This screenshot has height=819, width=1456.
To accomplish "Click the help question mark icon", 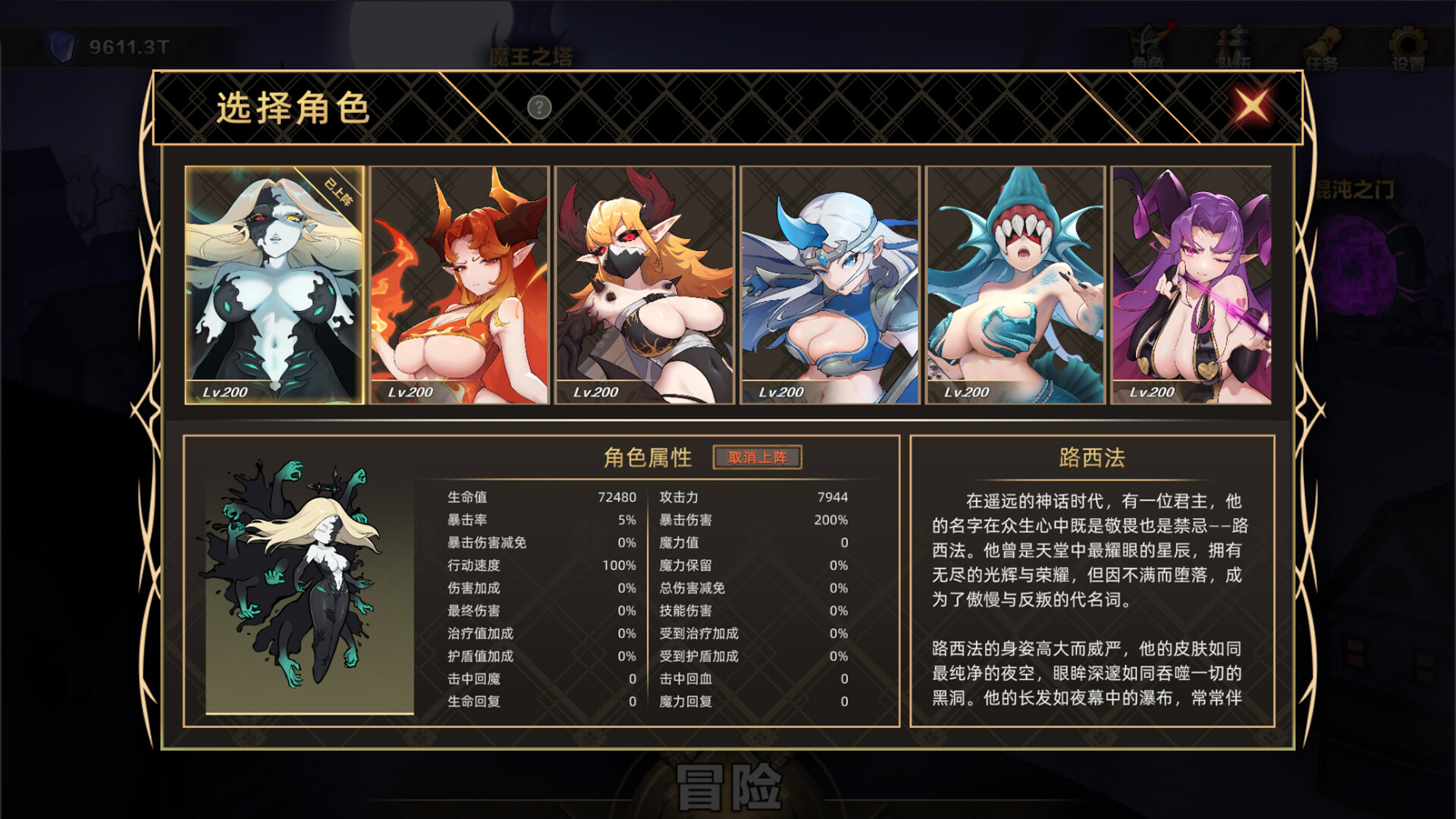I will [x=539, y=108].
